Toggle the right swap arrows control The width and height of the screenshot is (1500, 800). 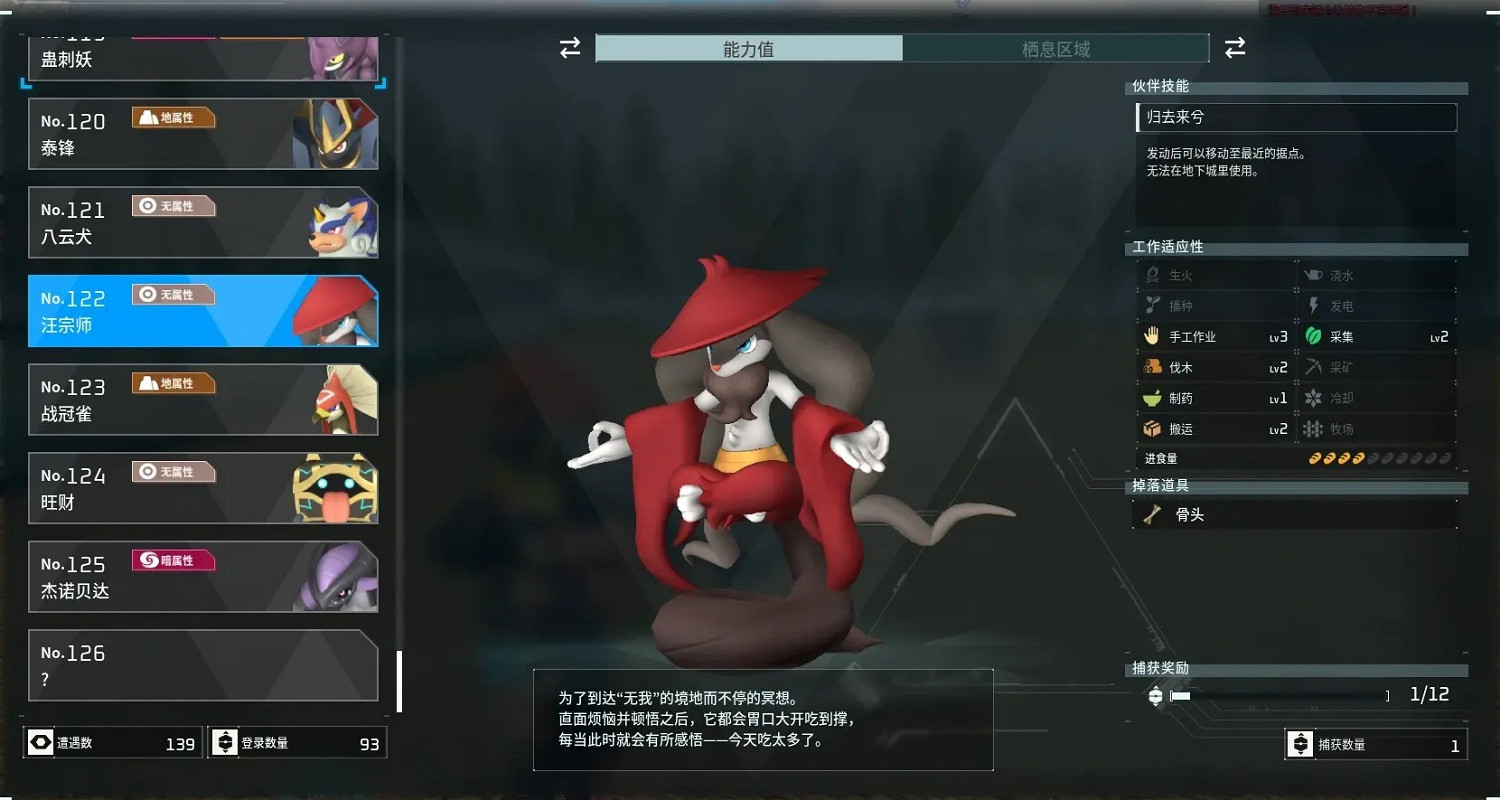point(1235,46)
